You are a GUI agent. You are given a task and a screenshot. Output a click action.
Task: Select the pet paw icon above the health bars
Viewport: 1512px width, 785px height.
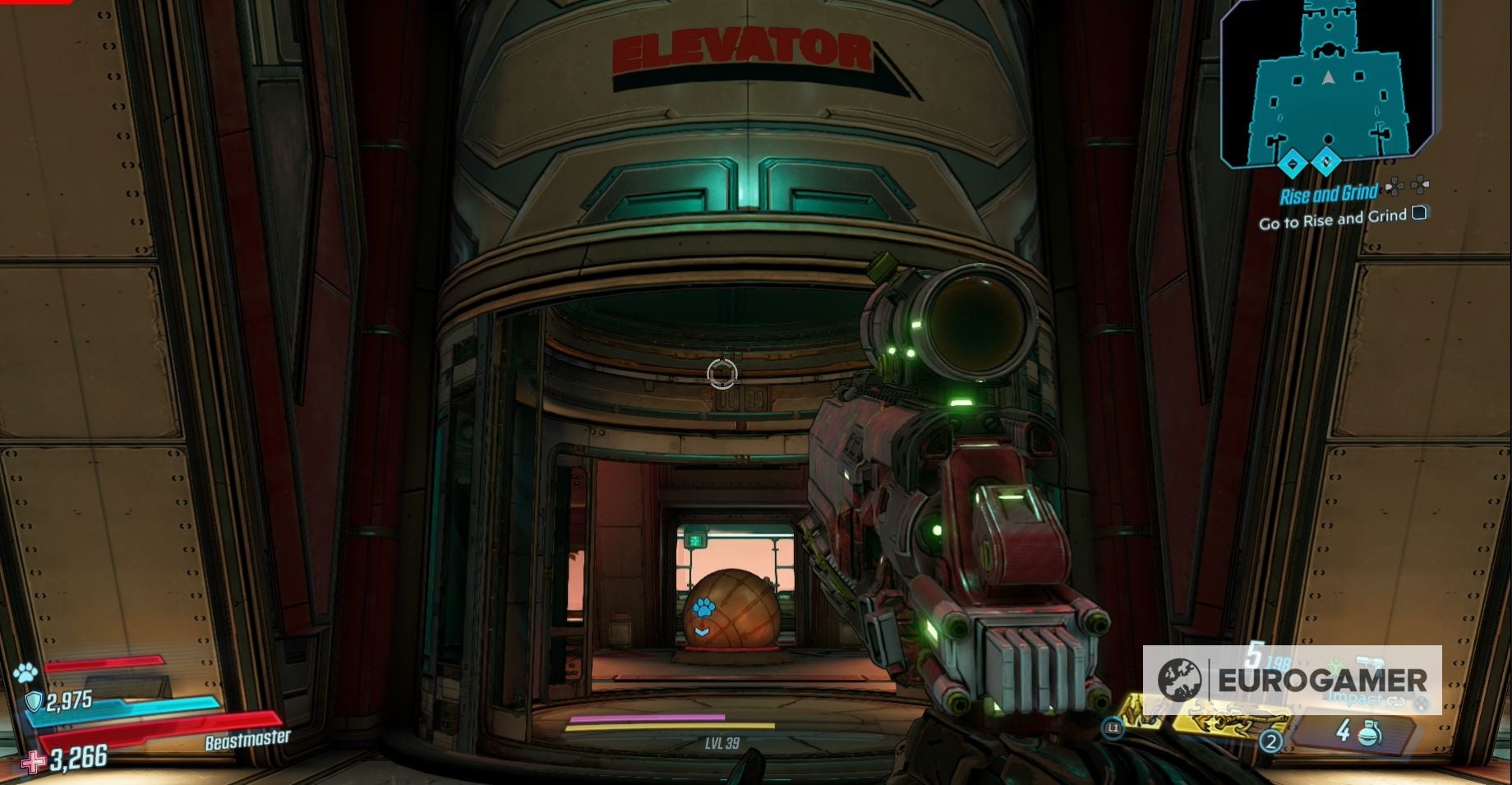25,672
